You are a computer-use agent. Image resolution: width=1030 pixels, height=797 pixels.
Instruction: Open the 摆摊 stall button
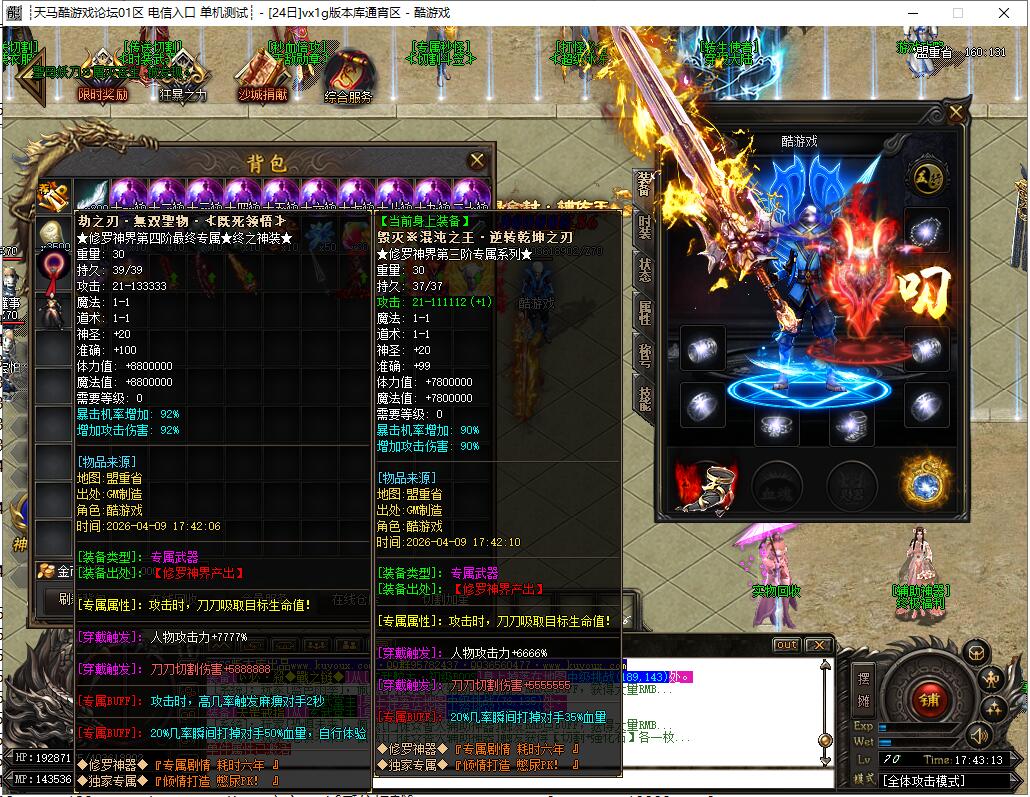click(864, 689)
